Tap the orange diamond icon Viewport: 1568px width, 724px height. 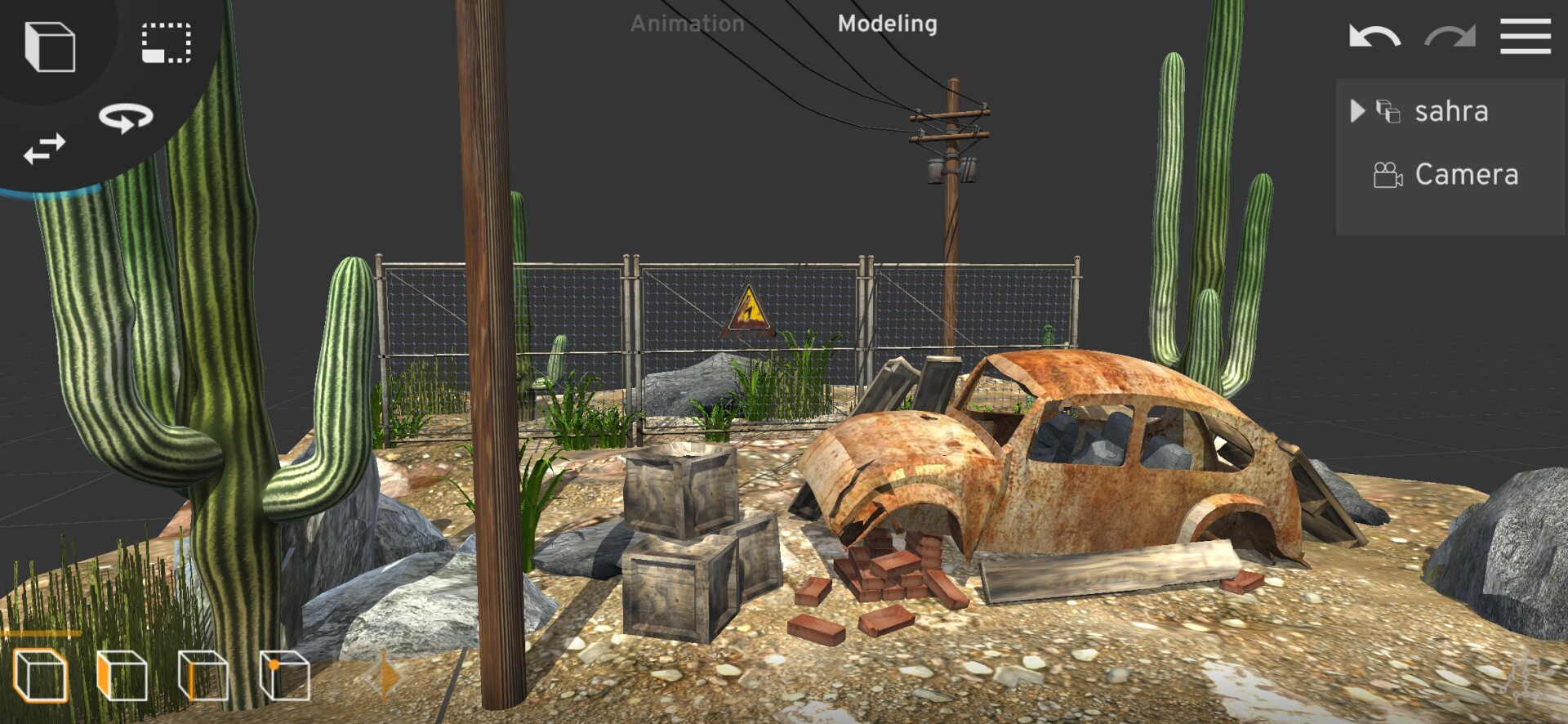click(x=385, y=677)
